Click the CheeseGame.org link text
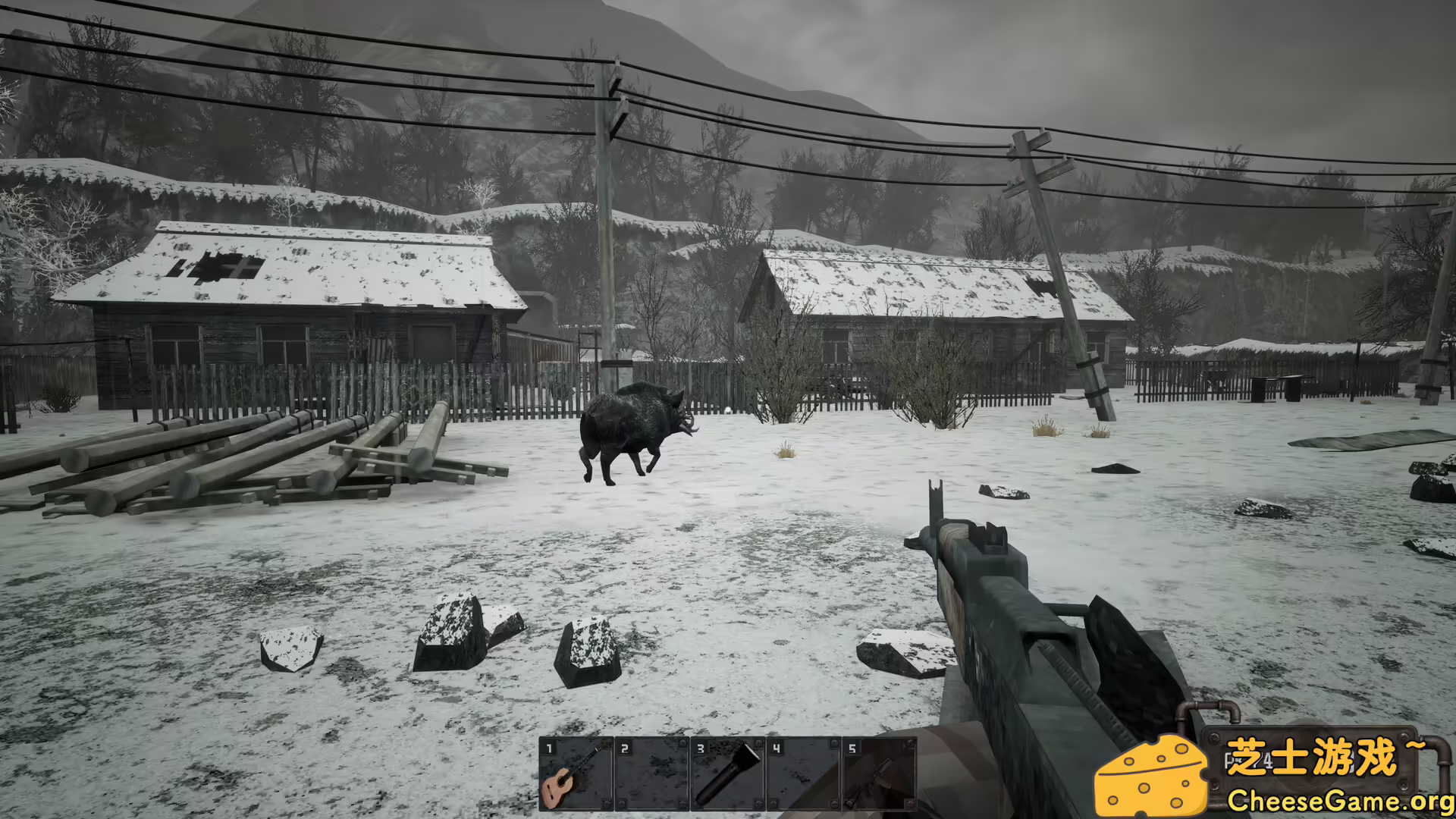Screen dimensions: 1456x819 click(x=1342, y=798)
